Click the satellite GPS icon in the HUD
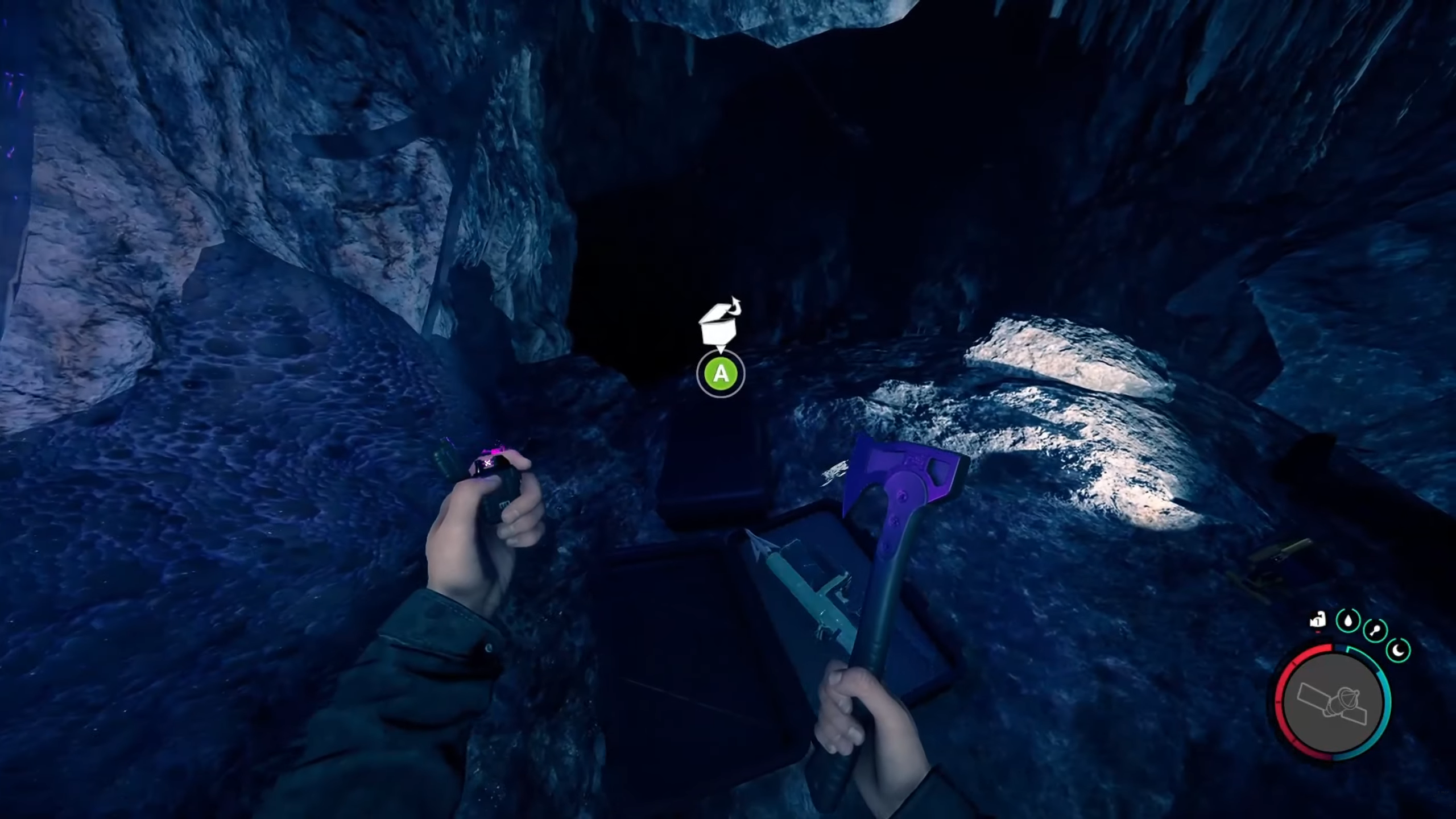1456x819 pixels. click(x=1332, y=702)
